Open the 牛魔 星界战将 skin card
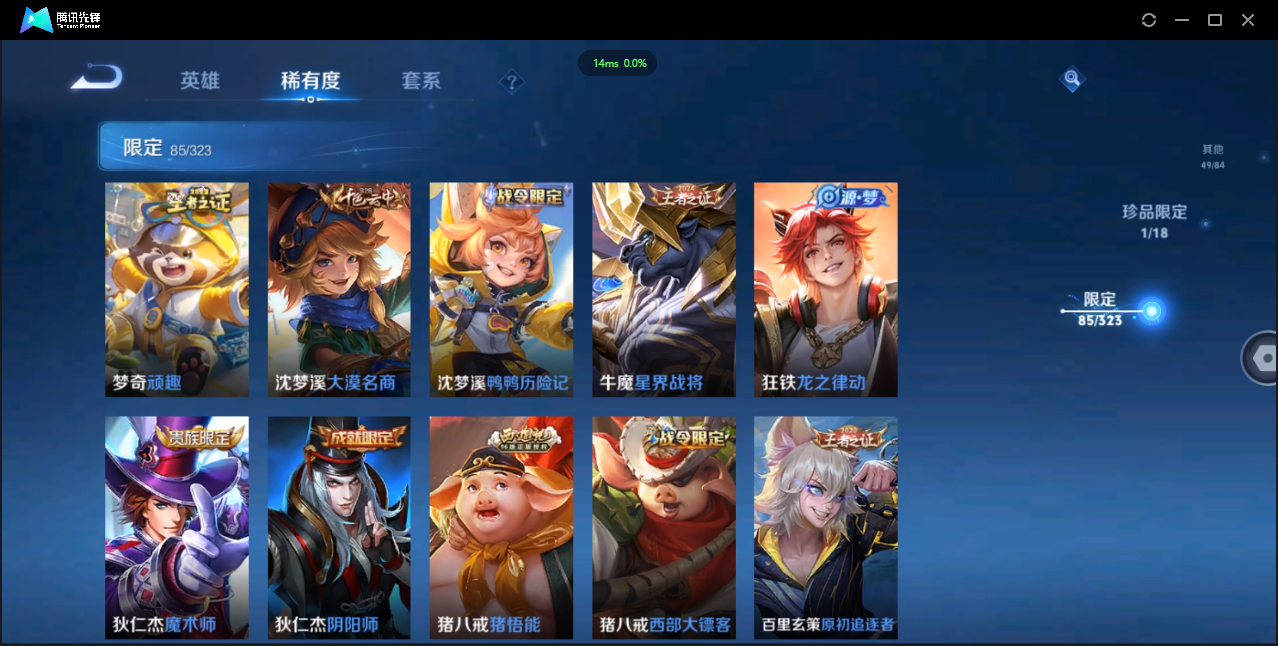Viewport: 1278px width, 646px height. (x=664, y=289)
